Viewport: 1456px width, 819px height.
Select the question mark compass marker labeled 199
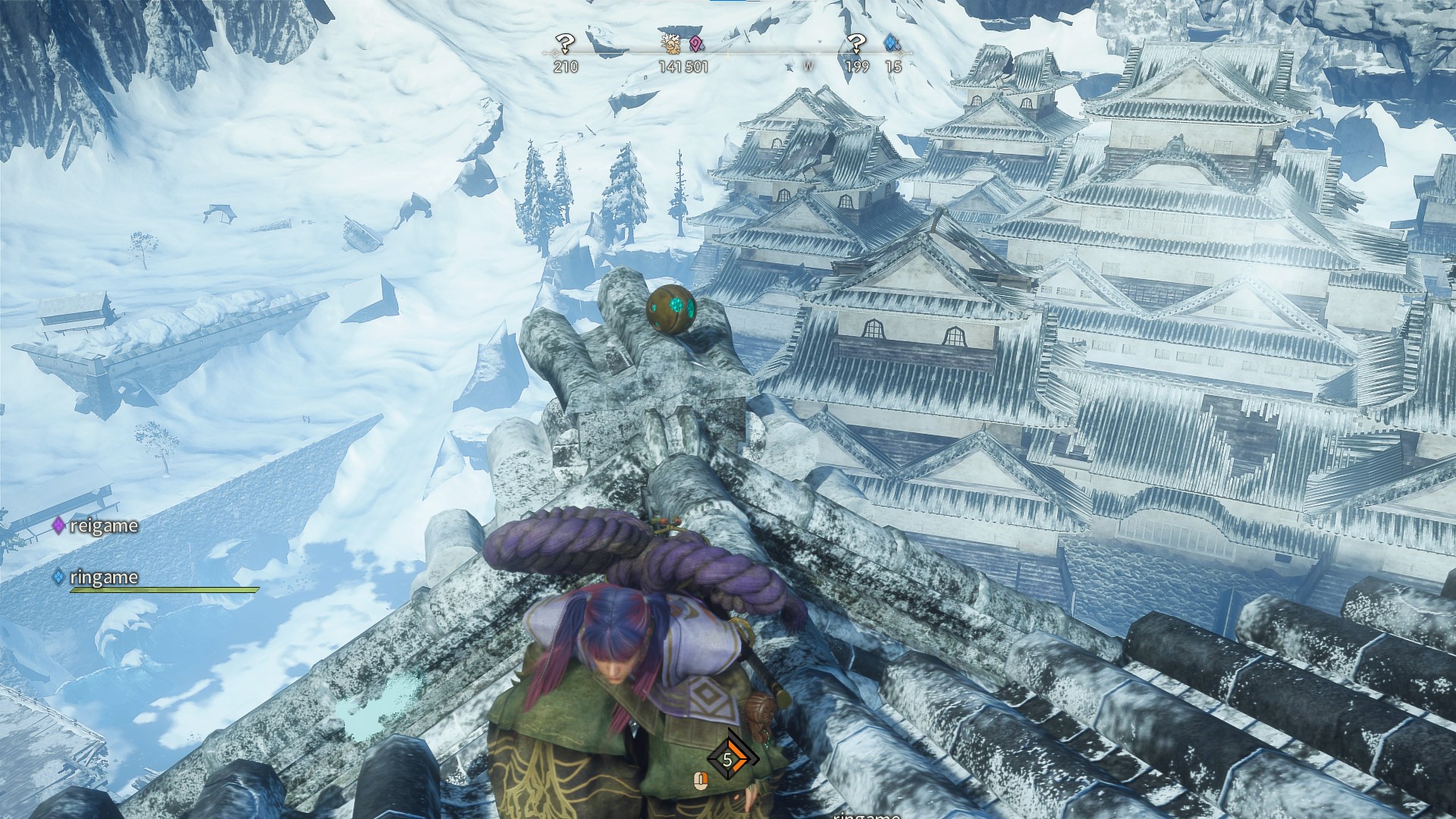tap(856, 44)
